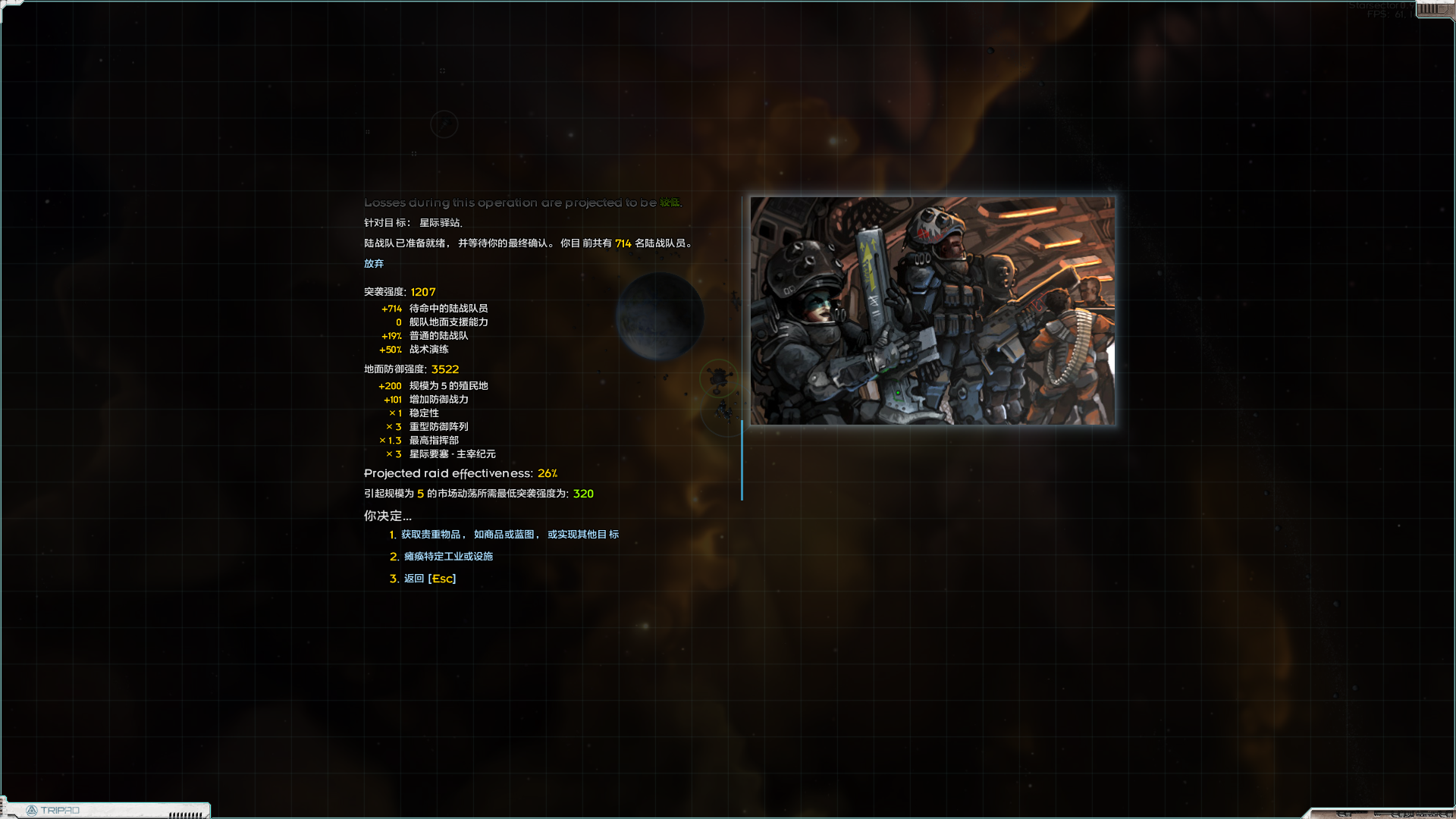Click the 星际驿站 target name
Screen dimensions: 1456x819
click(x=442, y=223)
